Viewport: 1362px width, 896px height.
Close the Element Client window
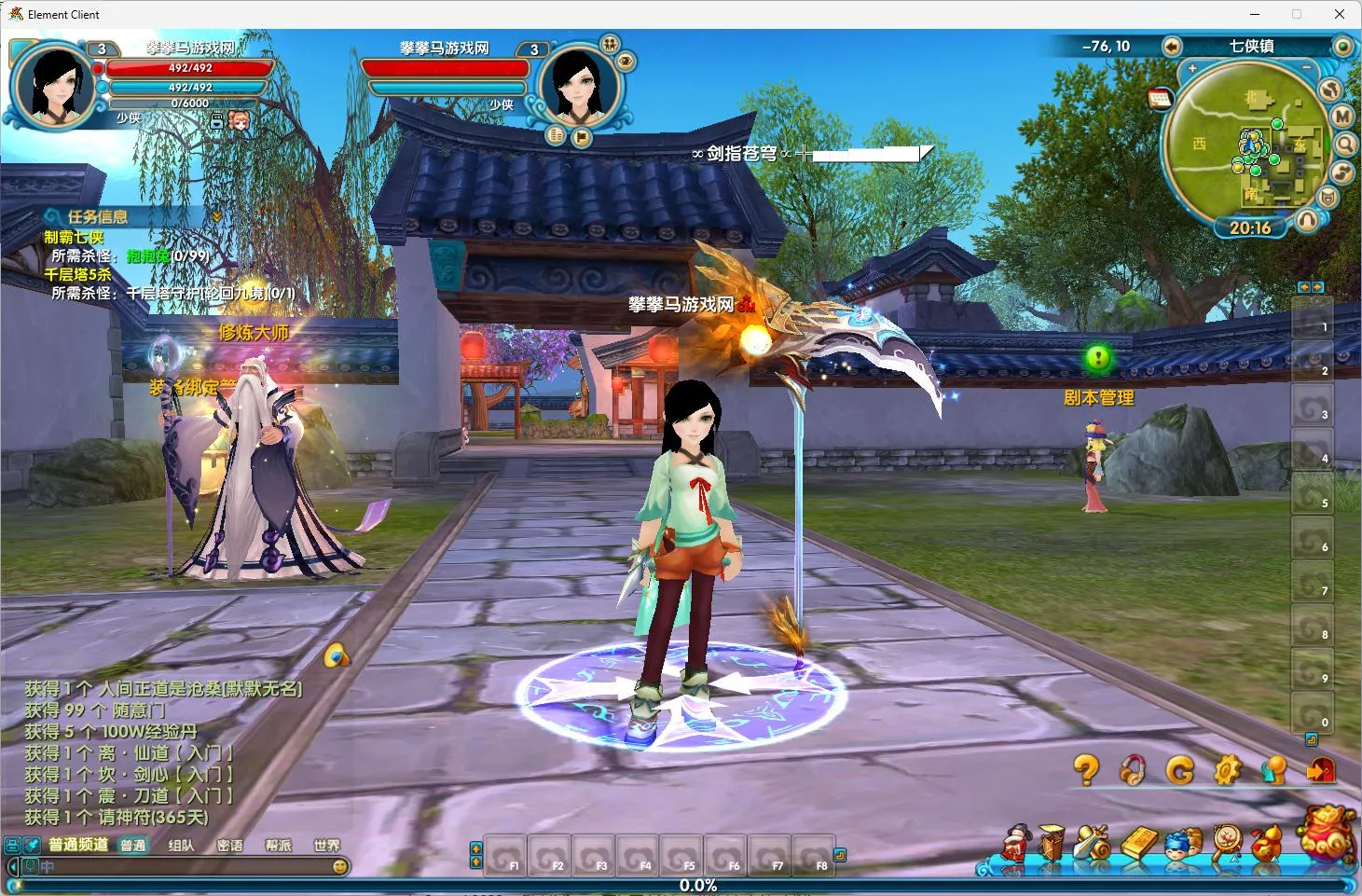(x=1339, y=14)
